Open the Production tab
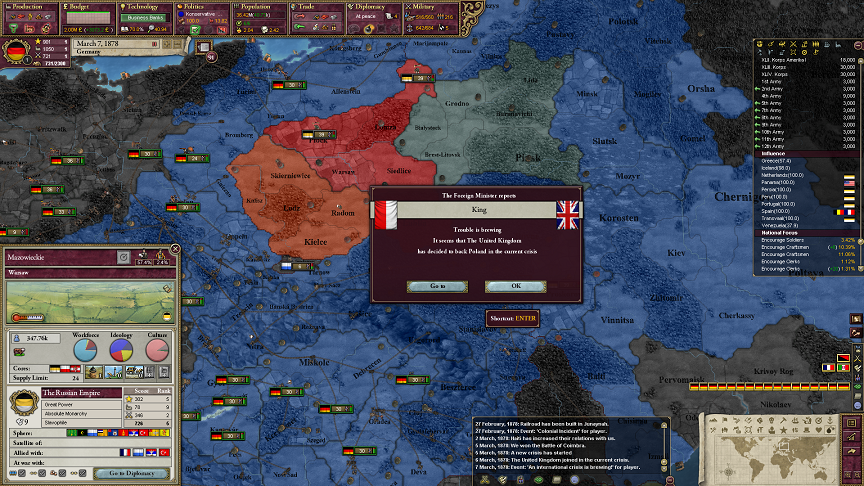Viewport: 864px width, 486px height. coord(27,6)
